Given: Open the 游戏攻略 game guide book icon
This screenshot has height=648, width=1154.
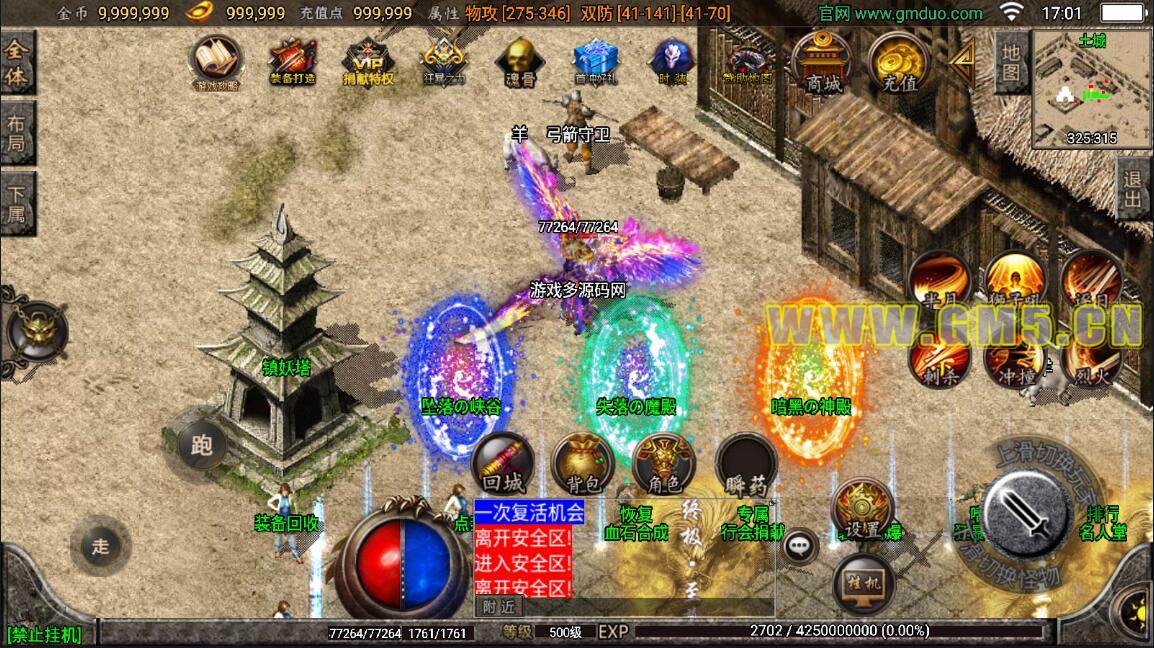Looking at the screenshot, I should [x=216, y=62].
